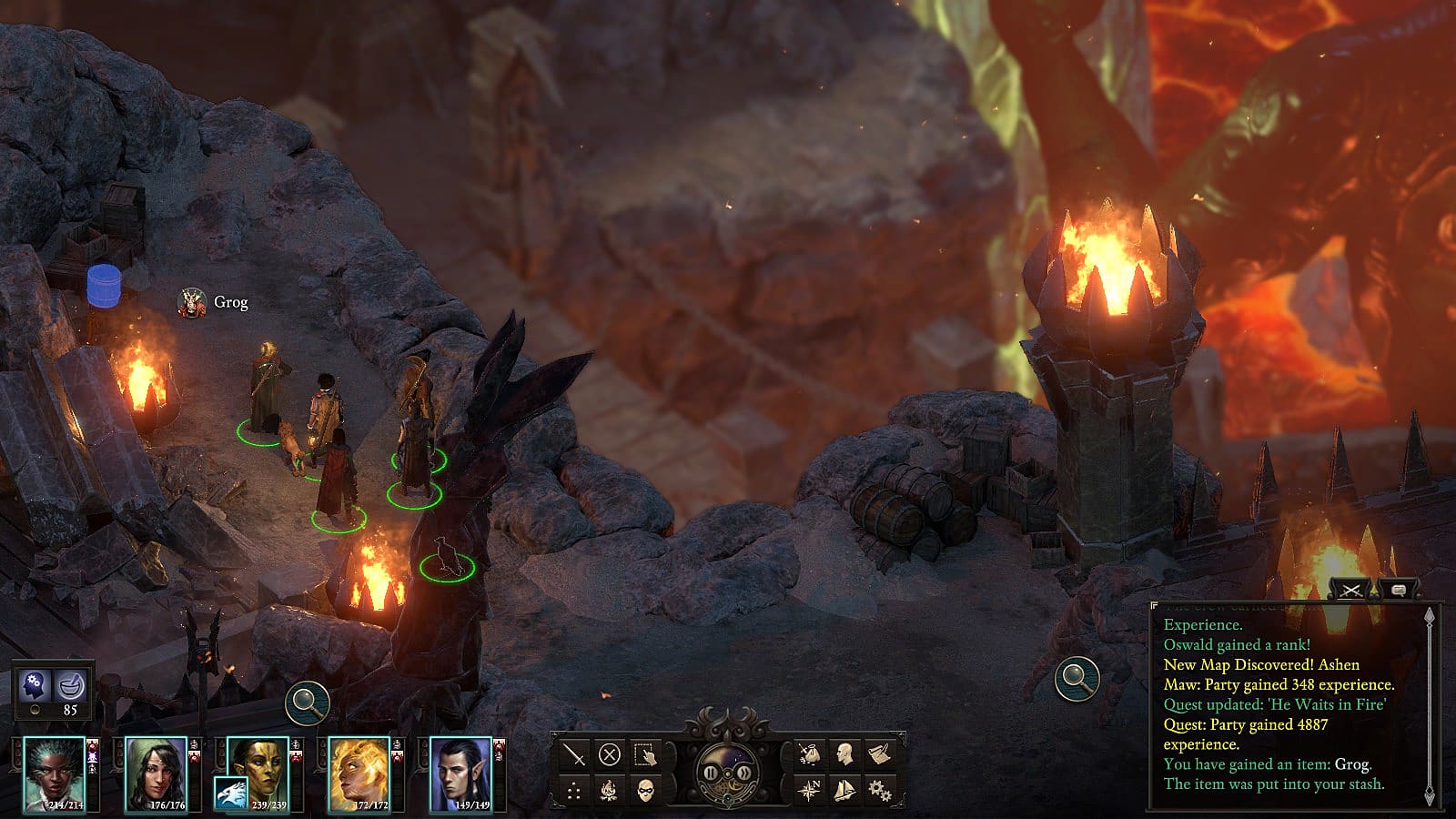The width and height of the screenshot is (1456, 819).
Task: Toggle fast-forward speed button
Action: [x=744, y=773]
